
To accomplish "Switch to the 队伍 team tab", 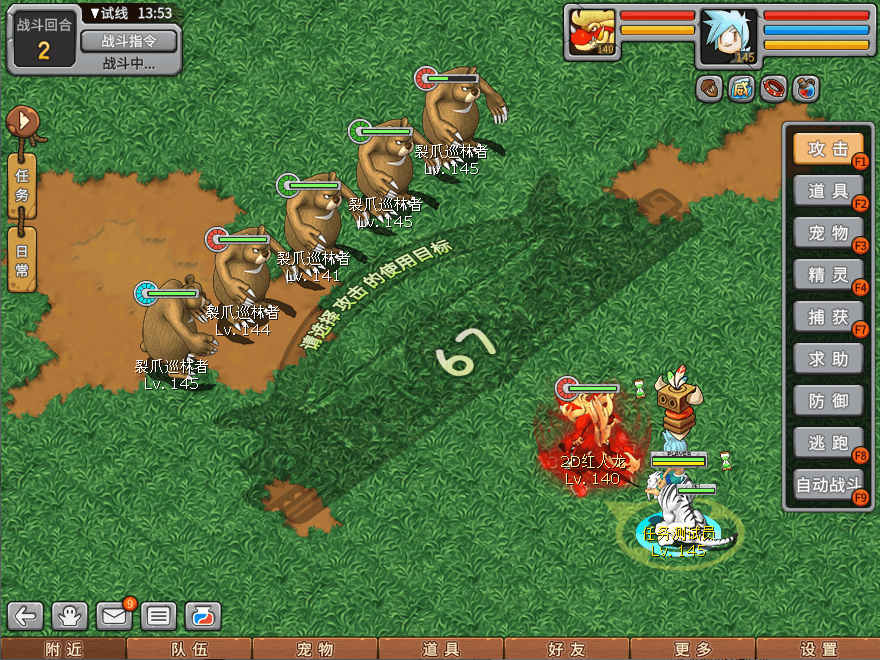I will tap(189, 649).
